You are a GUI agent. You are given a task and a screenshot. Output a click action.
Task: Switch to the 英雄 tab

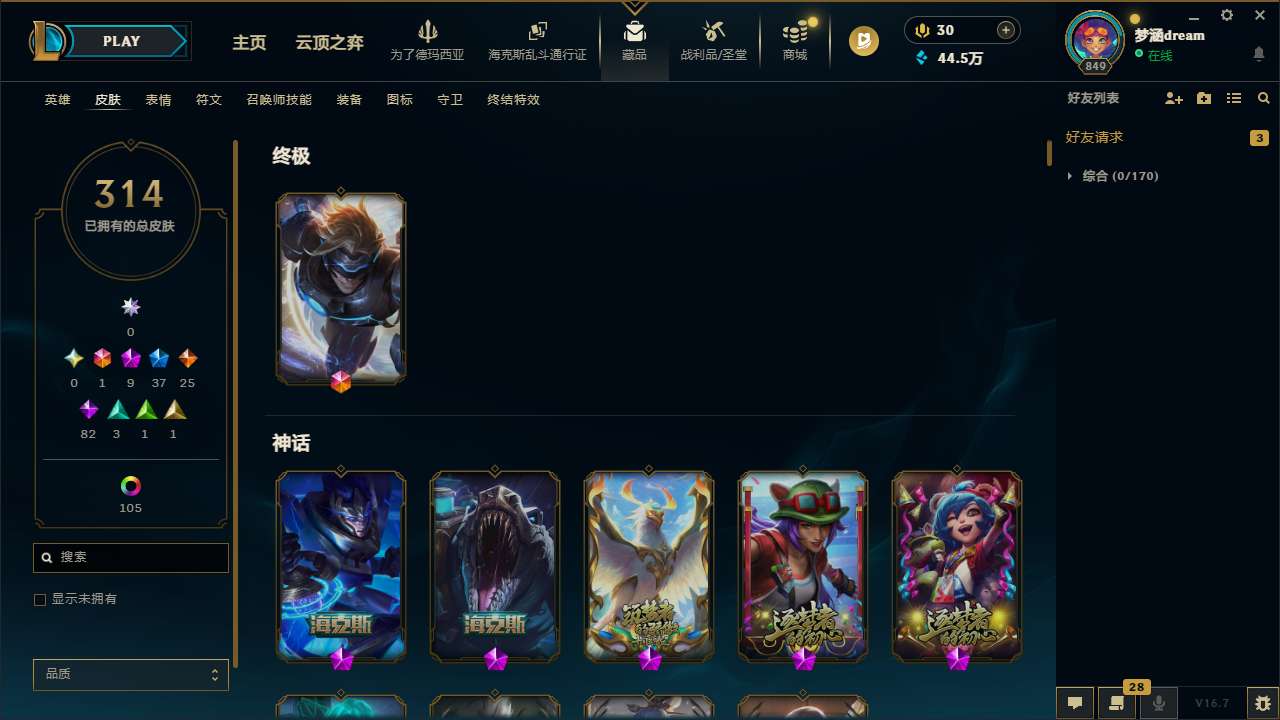[57, 100]
